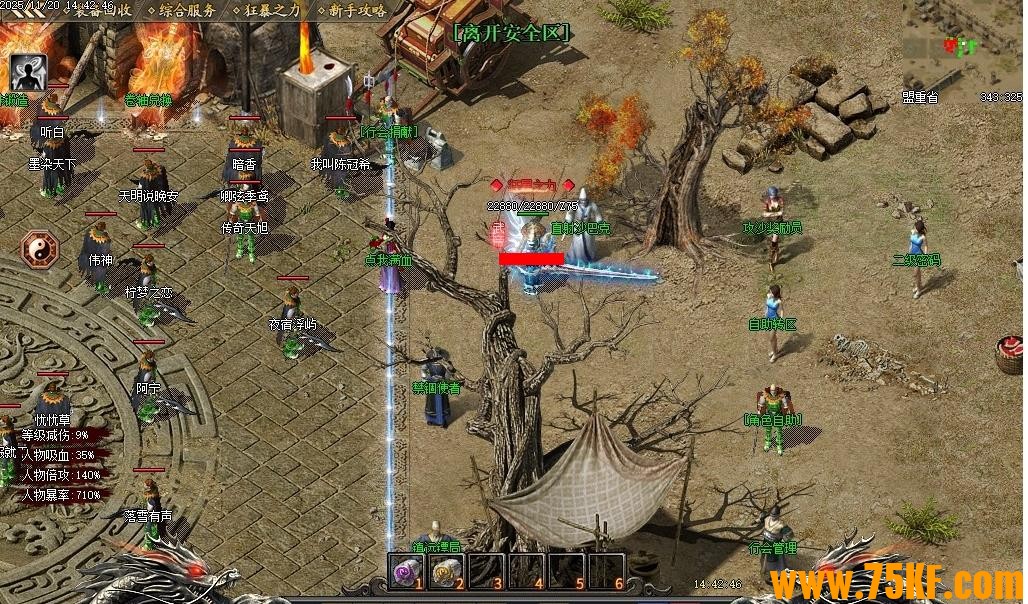Use the yellow scroll in hotbar slot 2
Image resolution: width=1028 pixels, height=604 pixels.
(x=446, y=571)
